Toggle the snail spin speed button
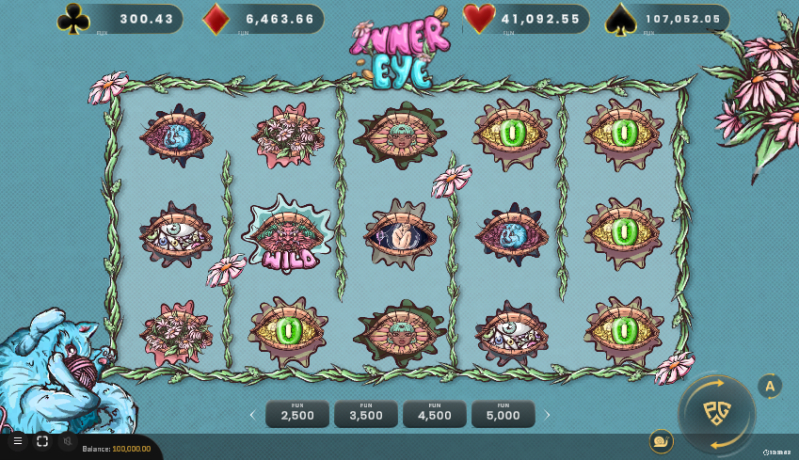The image size is (799, 460). (661, 440)
